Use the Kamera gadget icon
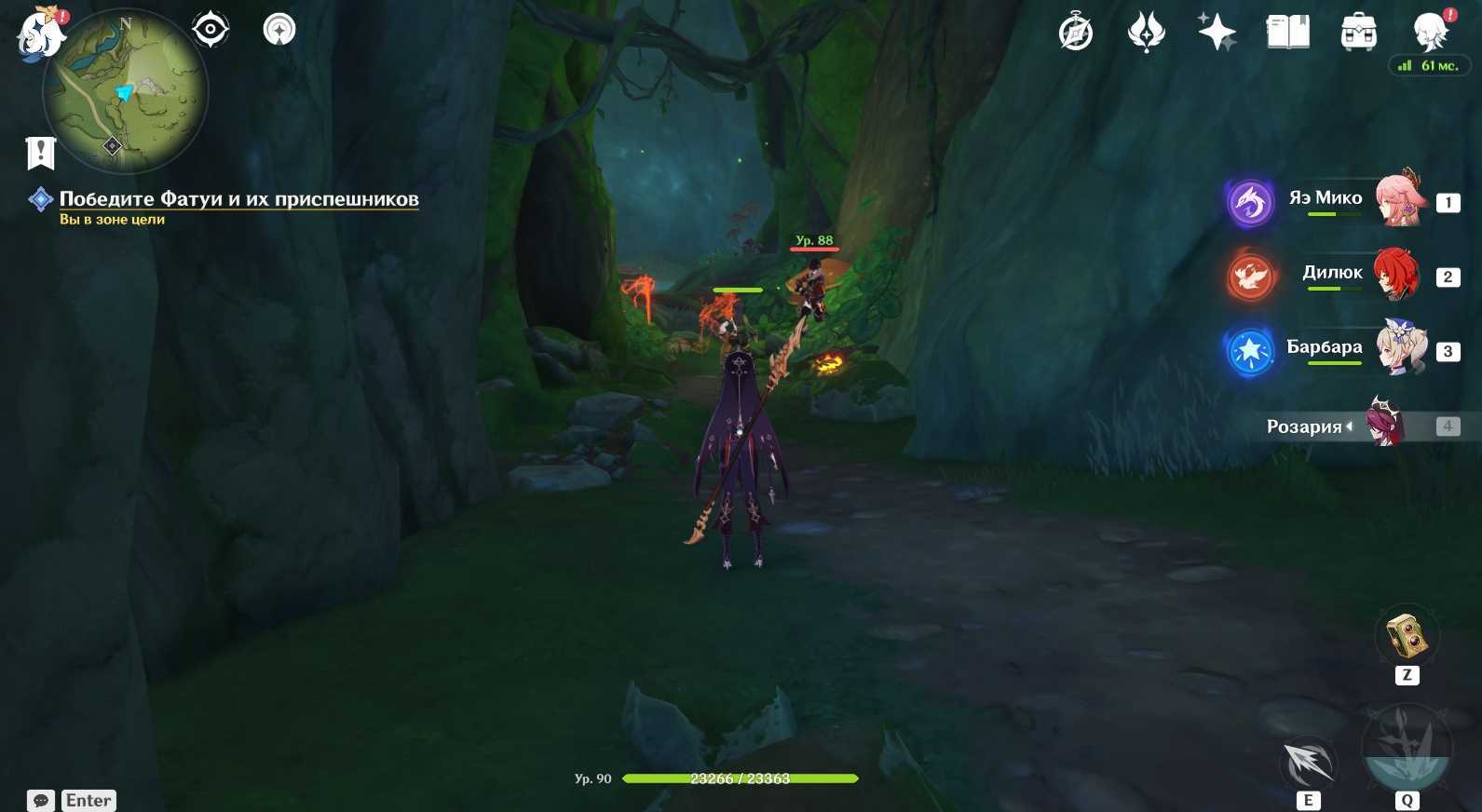Screen dimensions: 1482x812 coord(1407,637)
